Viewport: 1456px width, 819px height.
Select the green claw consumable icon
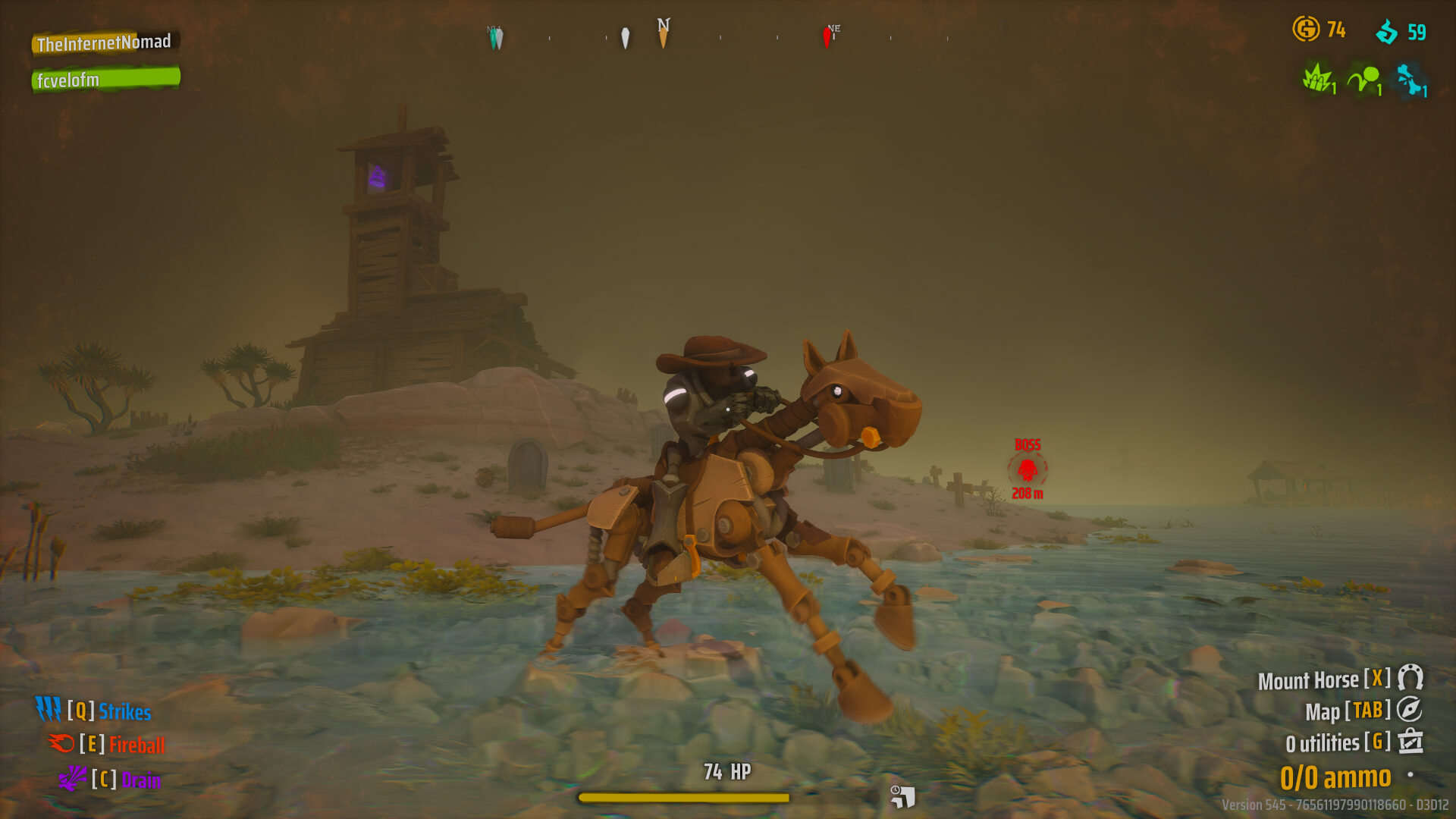pos(1317,80)
